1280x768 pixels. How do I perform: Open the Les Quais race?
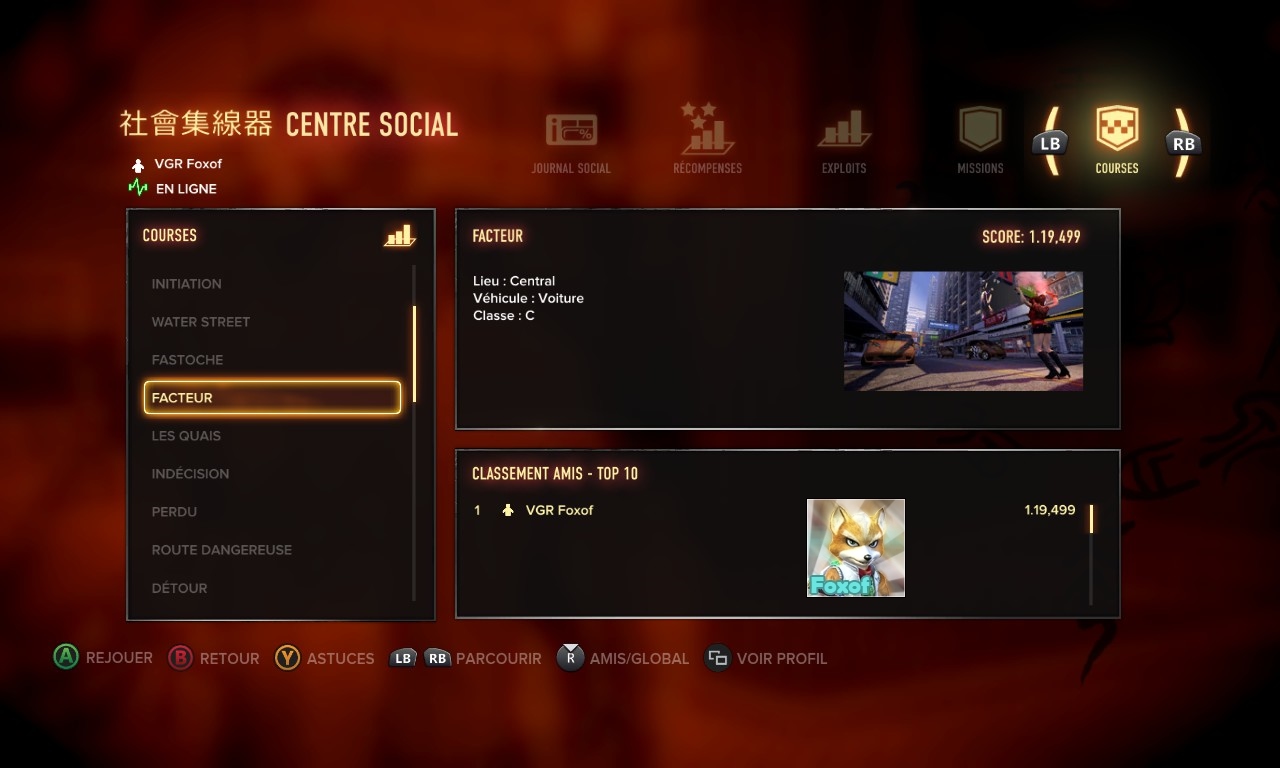click(x=186, y=436)
